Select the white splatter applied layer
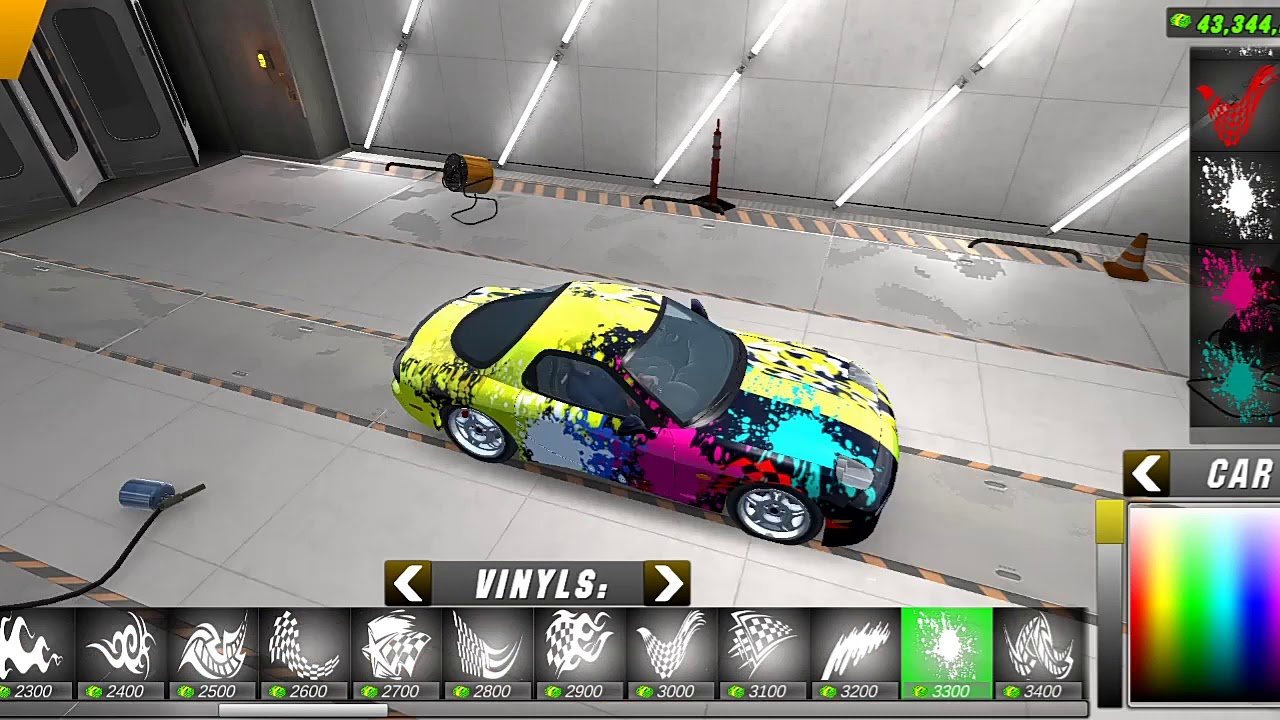Screen dimensions: 1280x720 tap(1234, 198)
